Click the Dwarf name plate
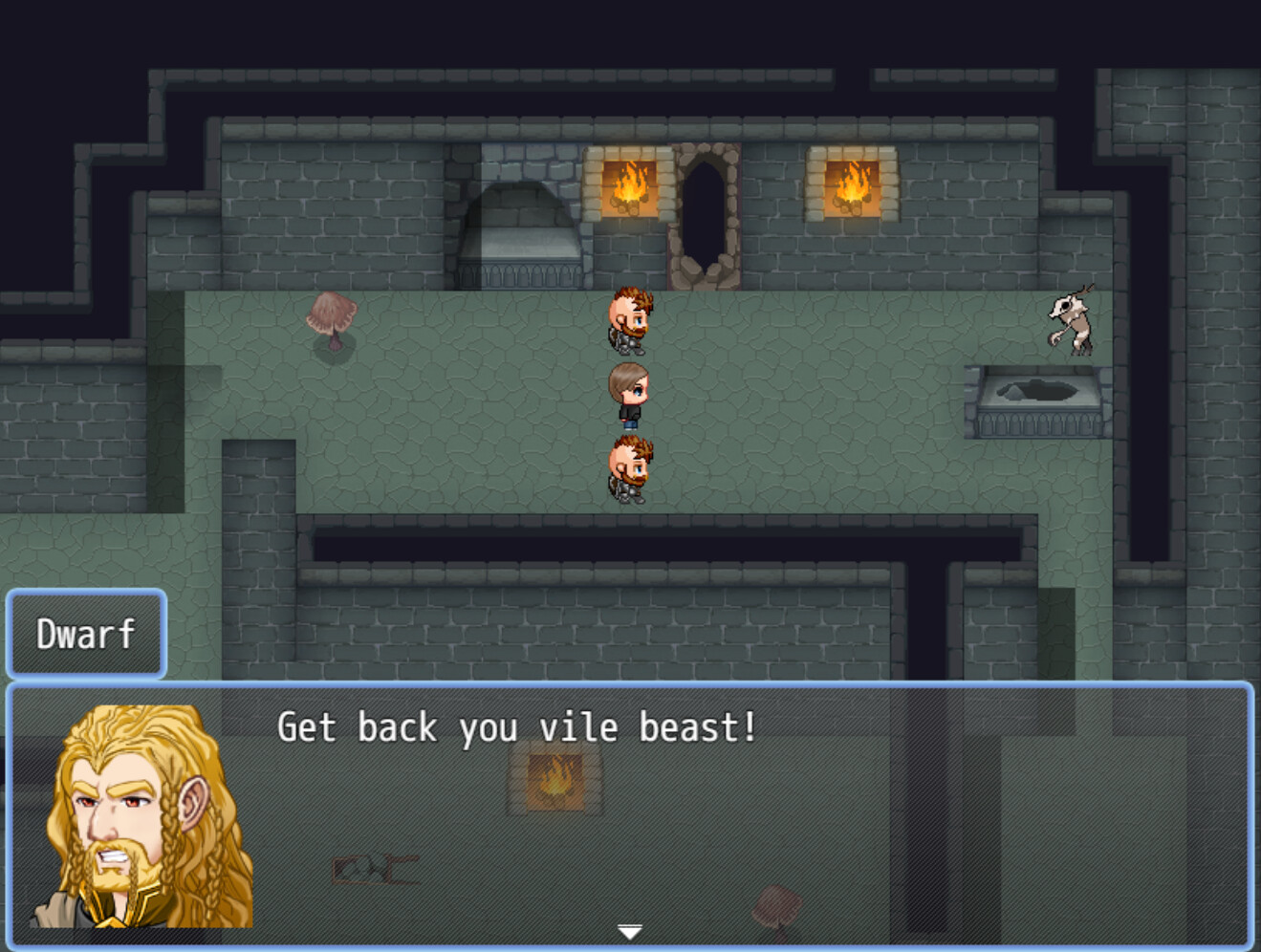The image size is (1261, 952). [x=85, y=633]
